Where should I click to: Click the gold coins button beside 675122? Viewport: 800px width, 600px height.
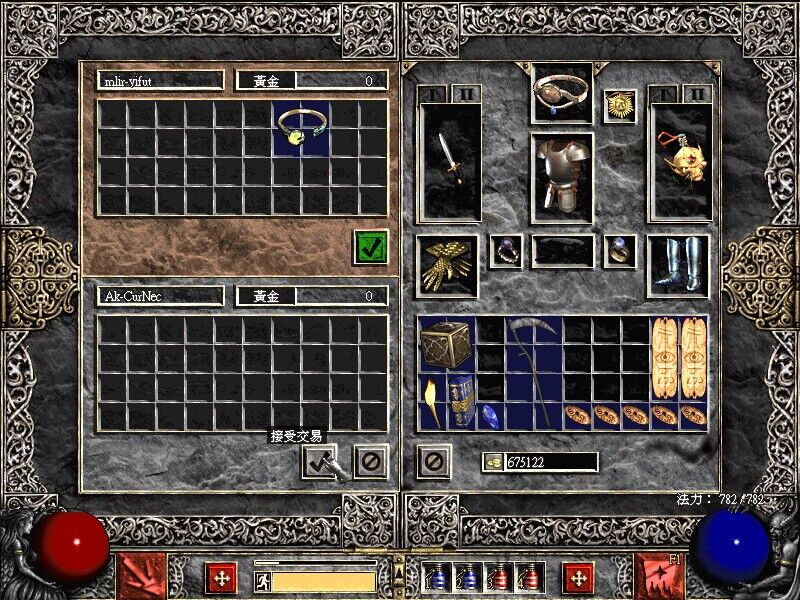point(492,462)
